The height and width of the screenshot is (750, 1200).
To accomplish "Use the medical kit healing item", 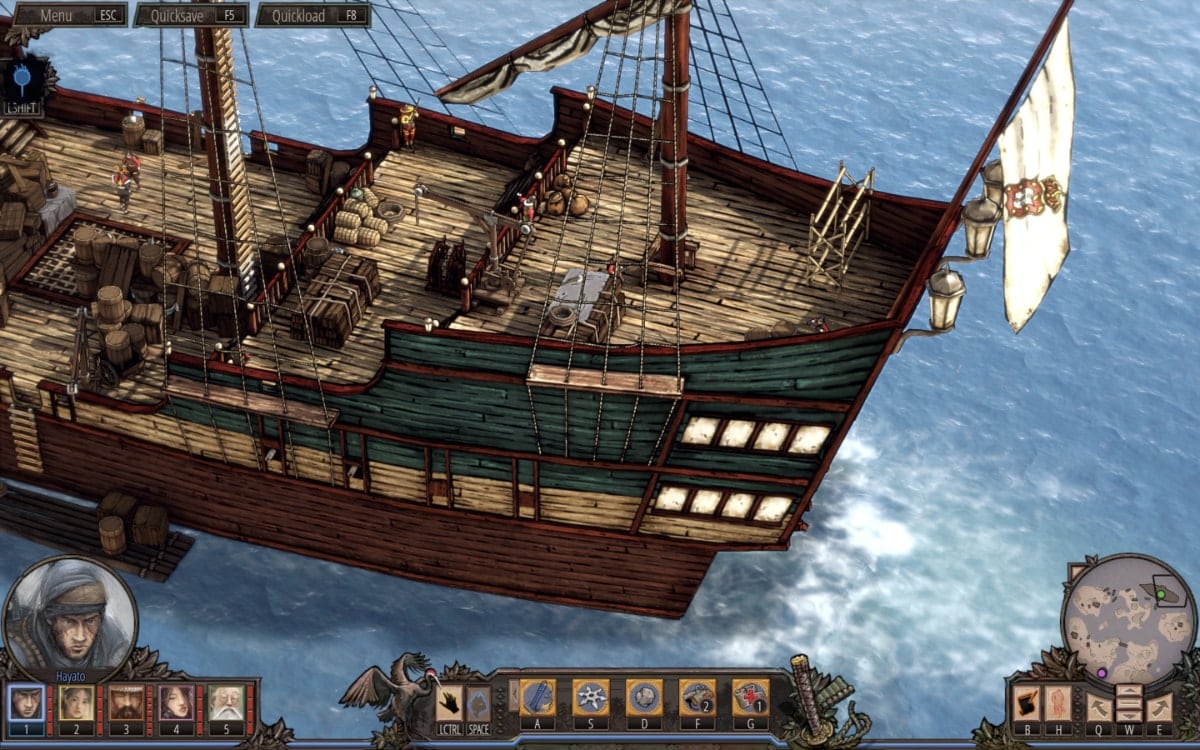I will pyautogui.click(x=750, y=697).
